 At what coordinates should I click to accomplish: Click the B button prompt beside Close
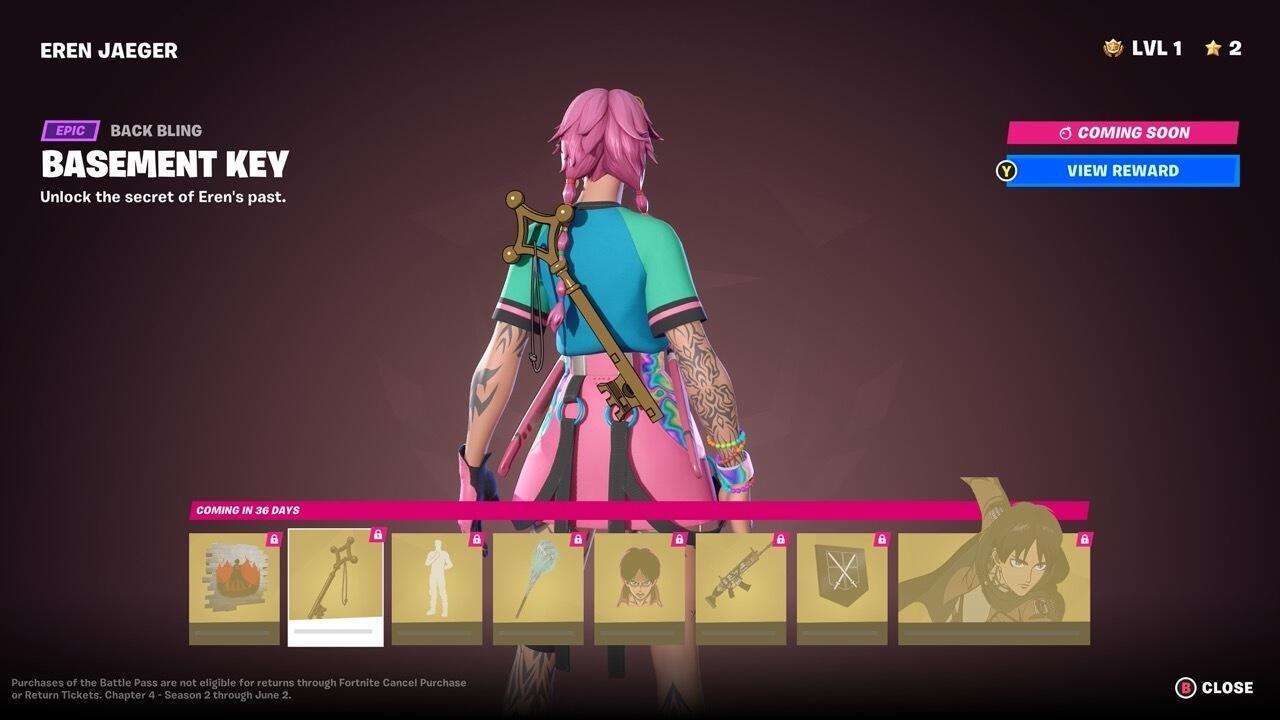[x=1187, y=688]
